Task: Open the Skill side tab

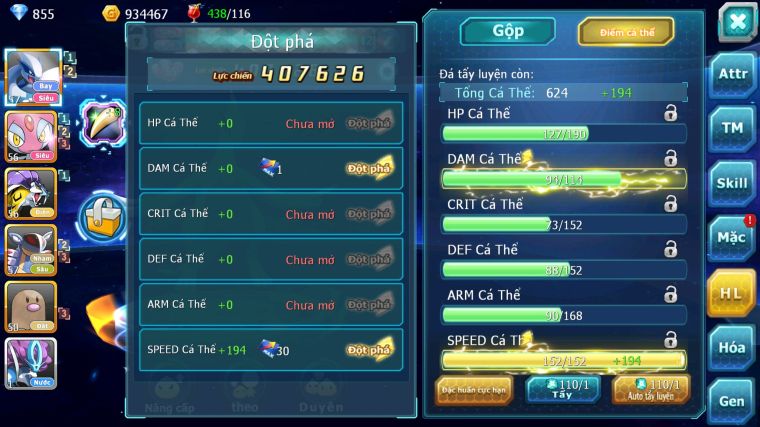Action: tap(732, 183)
